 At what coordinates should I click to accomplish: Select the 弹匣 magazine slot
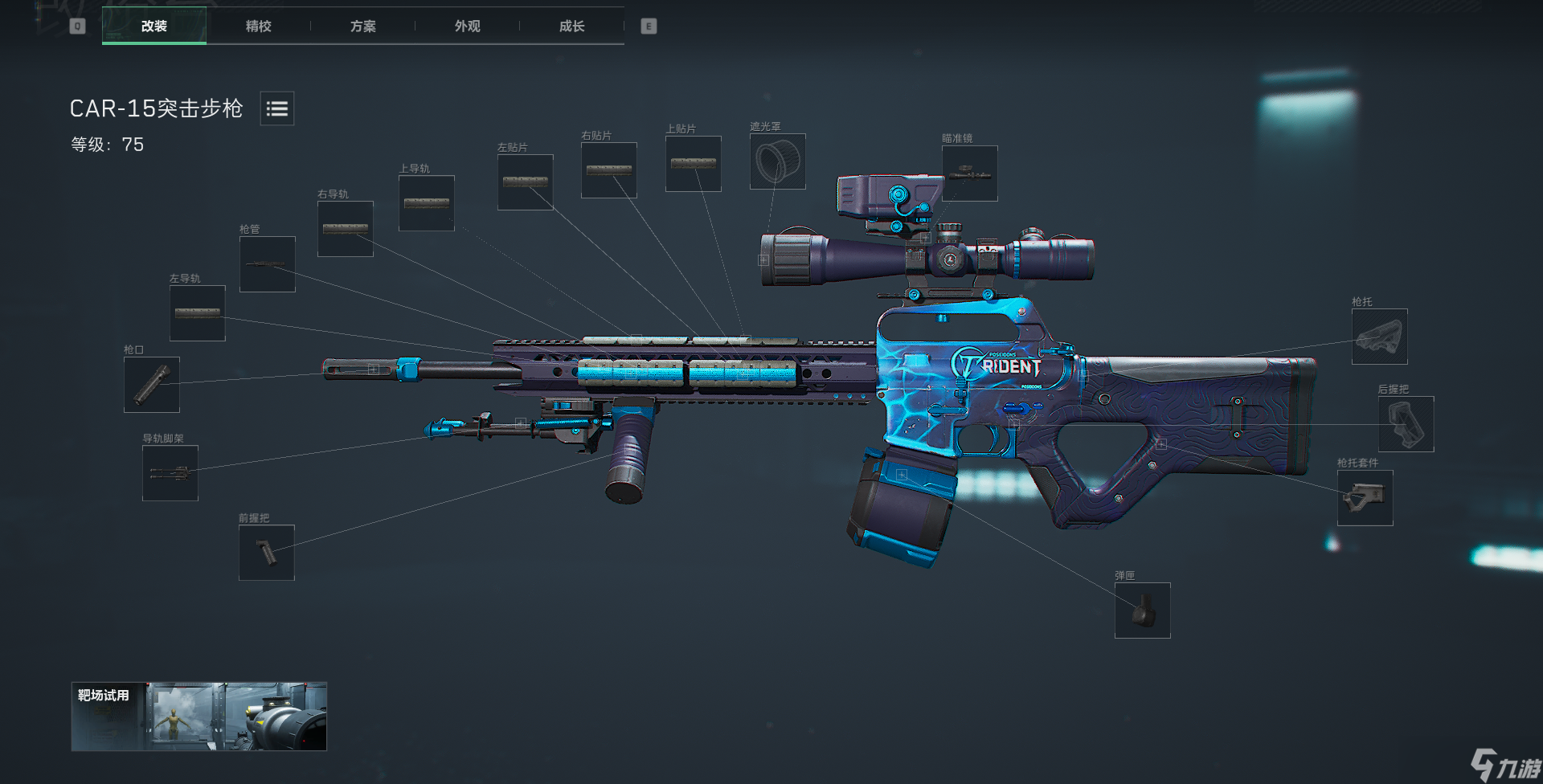click(x=1143, y=610)
